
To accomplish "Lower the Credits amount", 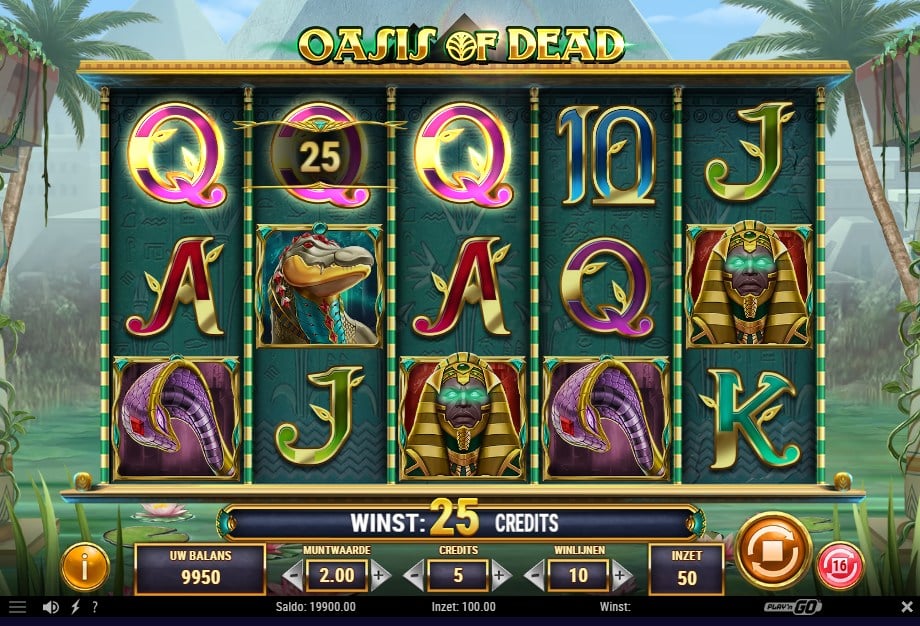I will 414,575.
